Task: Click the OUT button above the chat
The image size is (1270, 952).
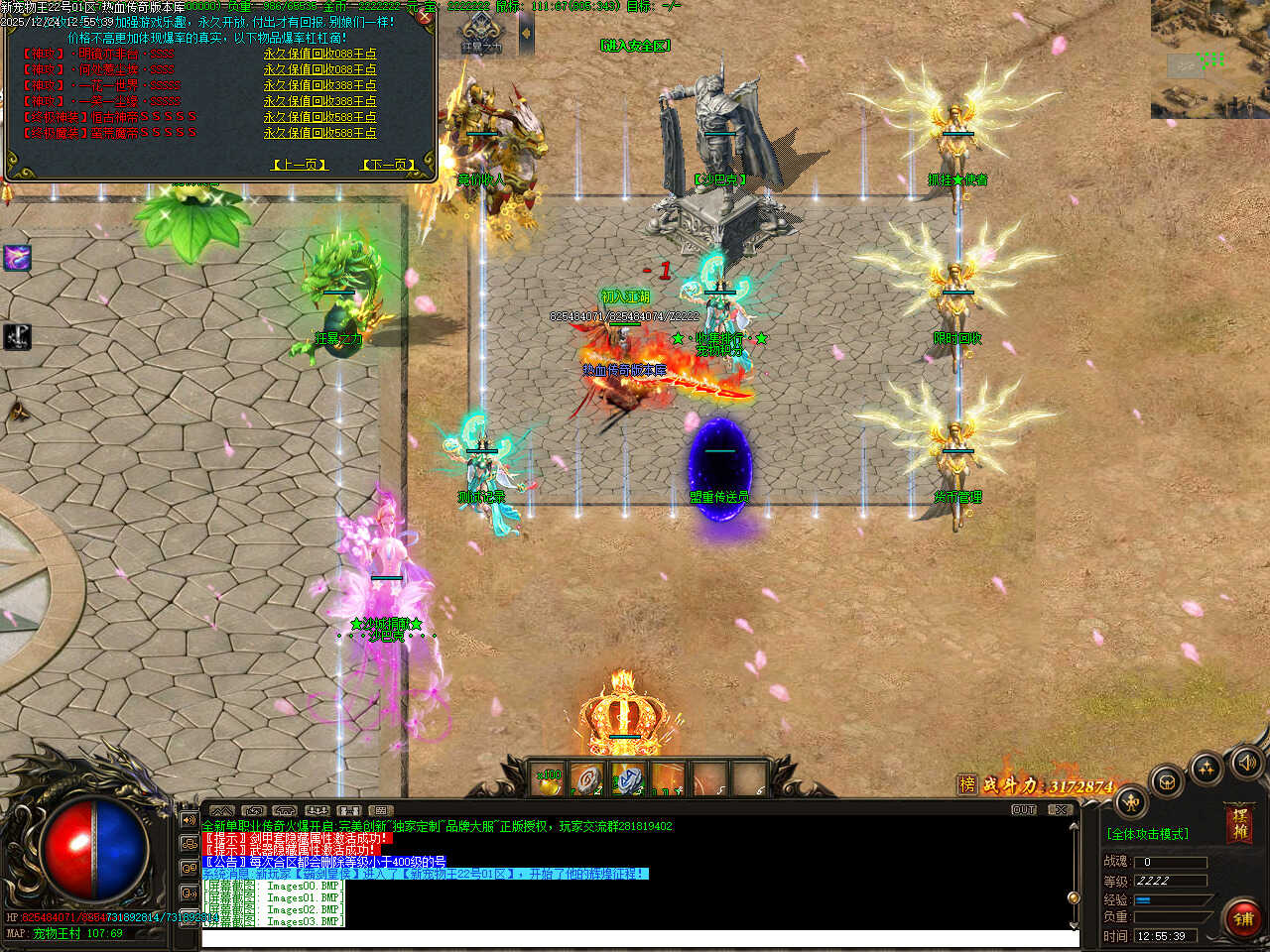Action: tap(1024, 810)
